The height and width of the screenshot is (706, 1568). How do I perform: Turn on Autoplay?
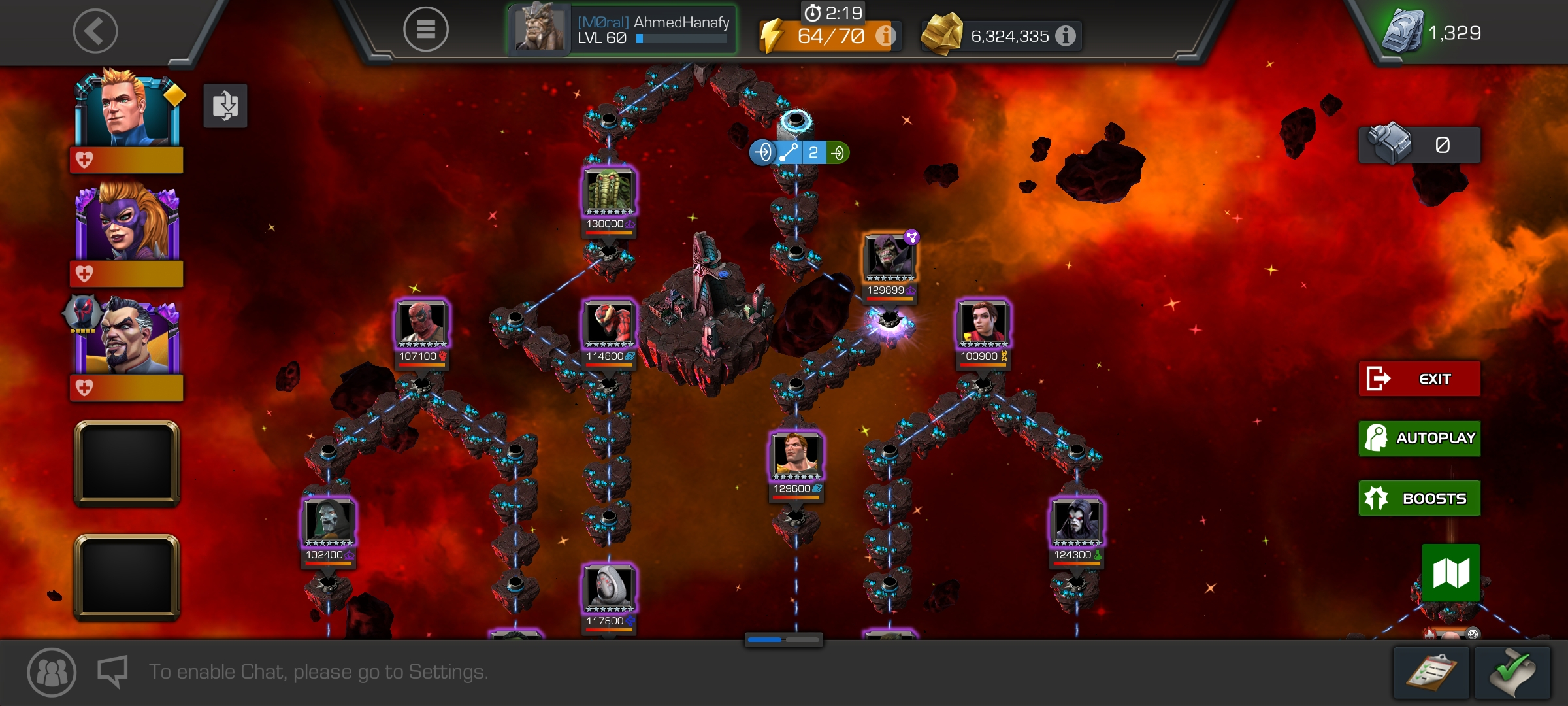pos(1419,438)
